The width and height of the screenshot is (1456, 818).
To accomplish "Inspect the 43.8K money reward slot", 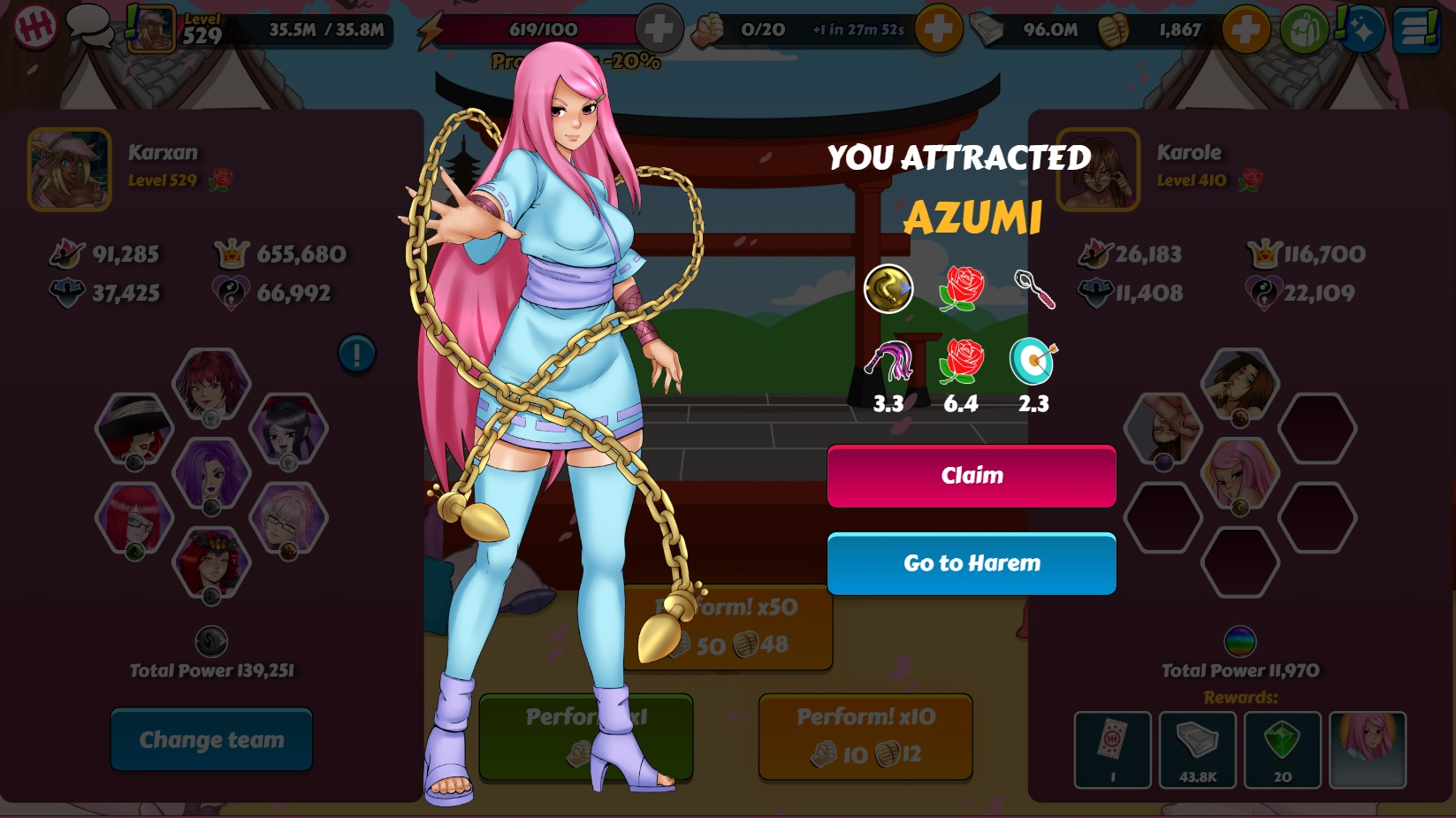I will [1197, 749].
